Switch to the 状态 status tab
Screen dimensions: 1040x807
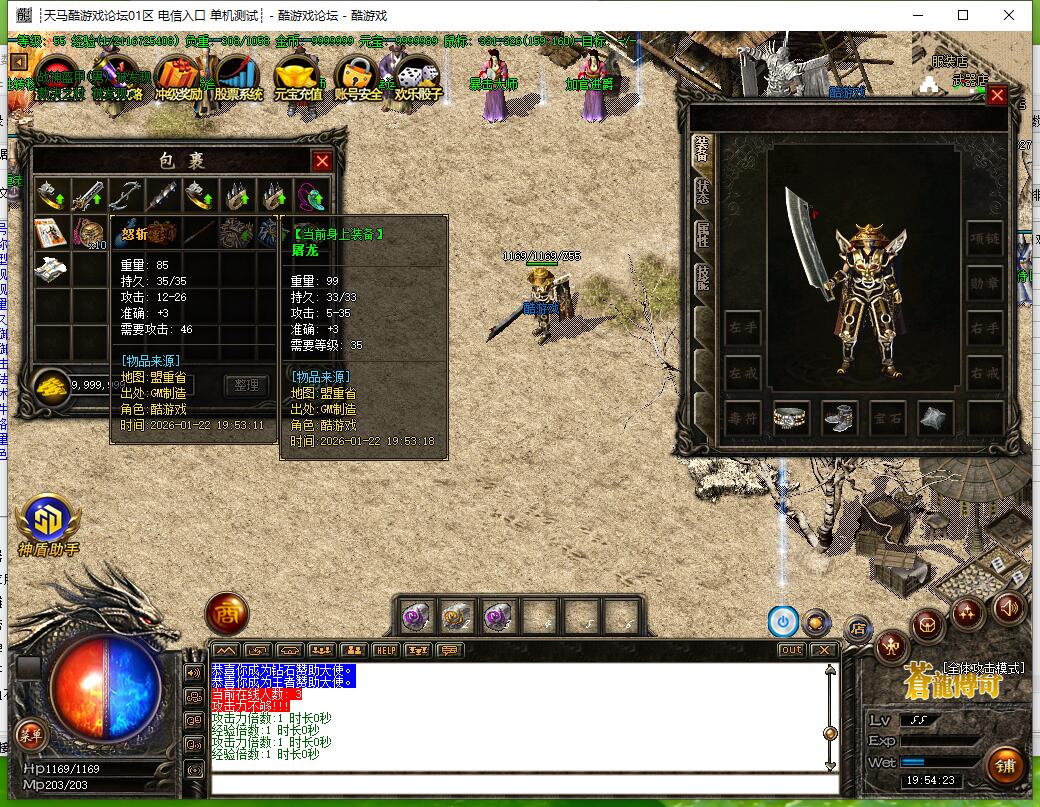(702, 192)
